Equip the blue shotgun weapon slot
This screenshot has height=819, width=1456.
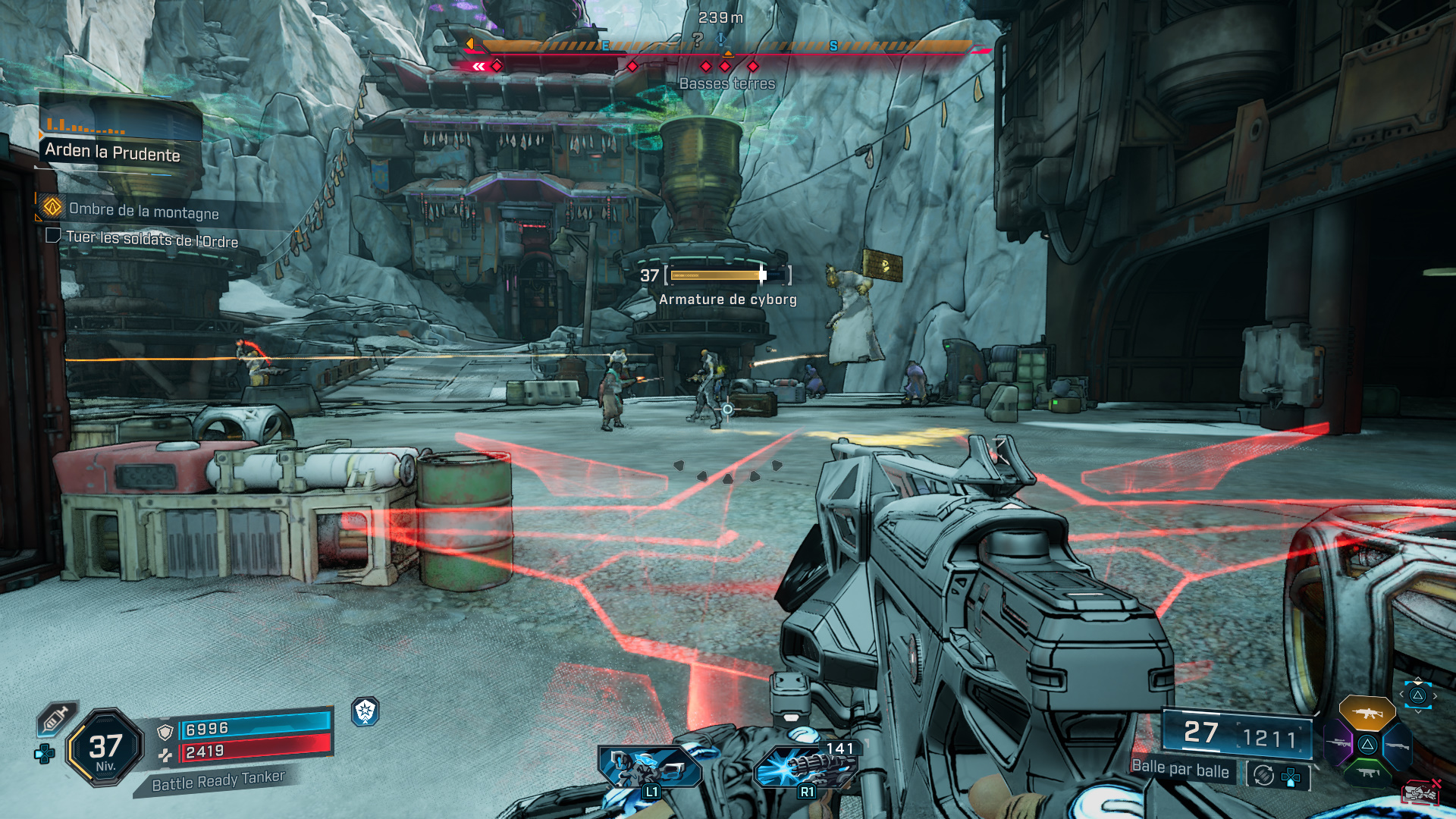coord(1397,746)
